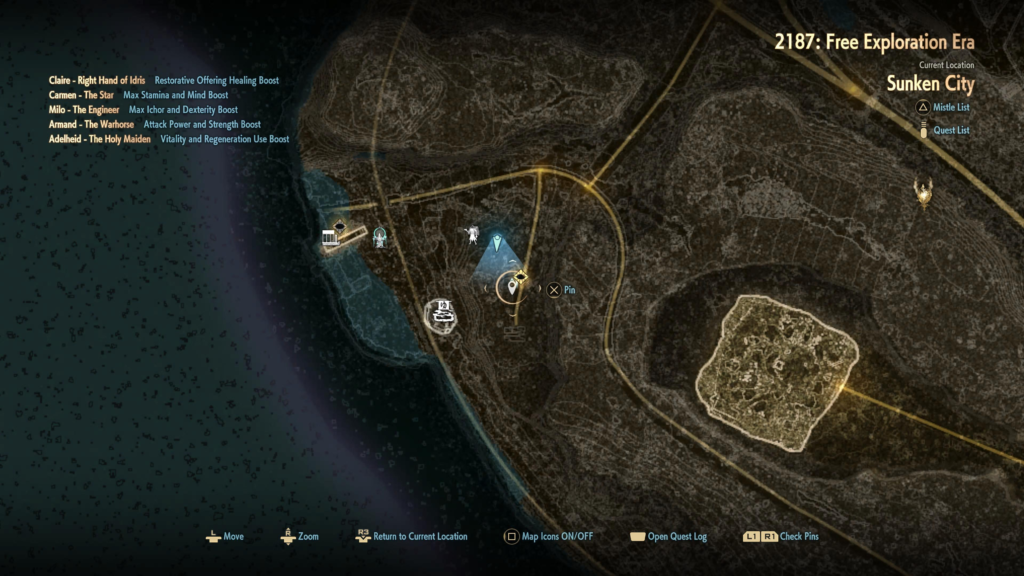
Task: Select the white character figure marker
Action: pos(469,235)
